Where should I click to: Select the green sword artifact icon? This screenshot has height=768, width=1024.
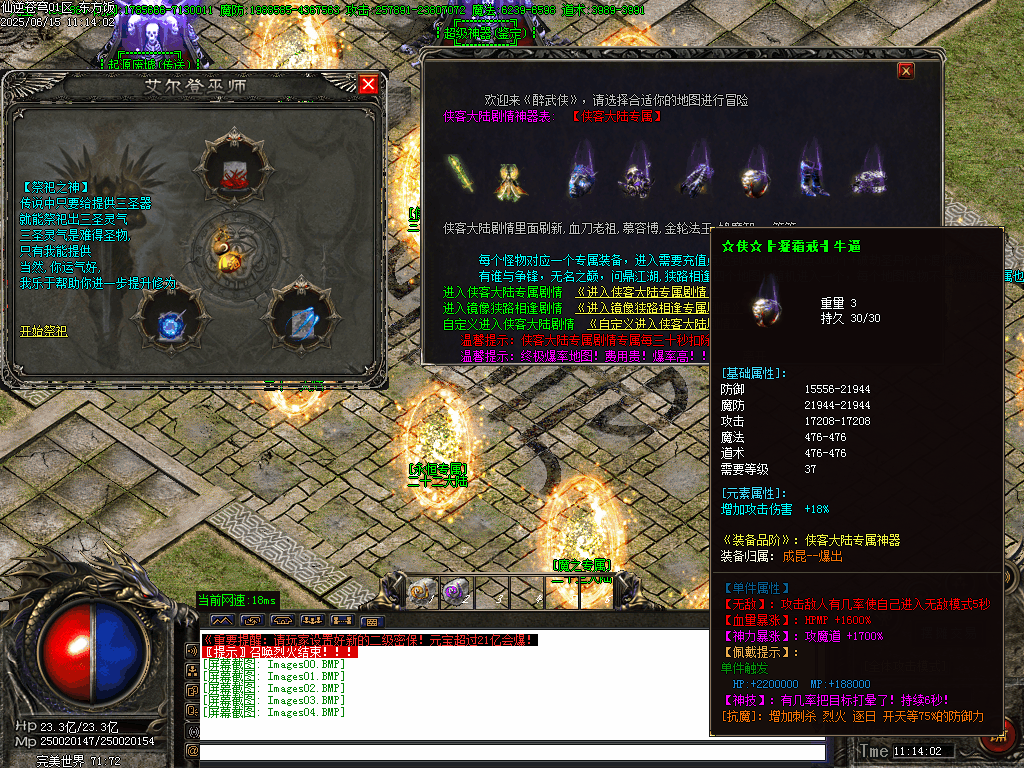click(x=460, y=176)
